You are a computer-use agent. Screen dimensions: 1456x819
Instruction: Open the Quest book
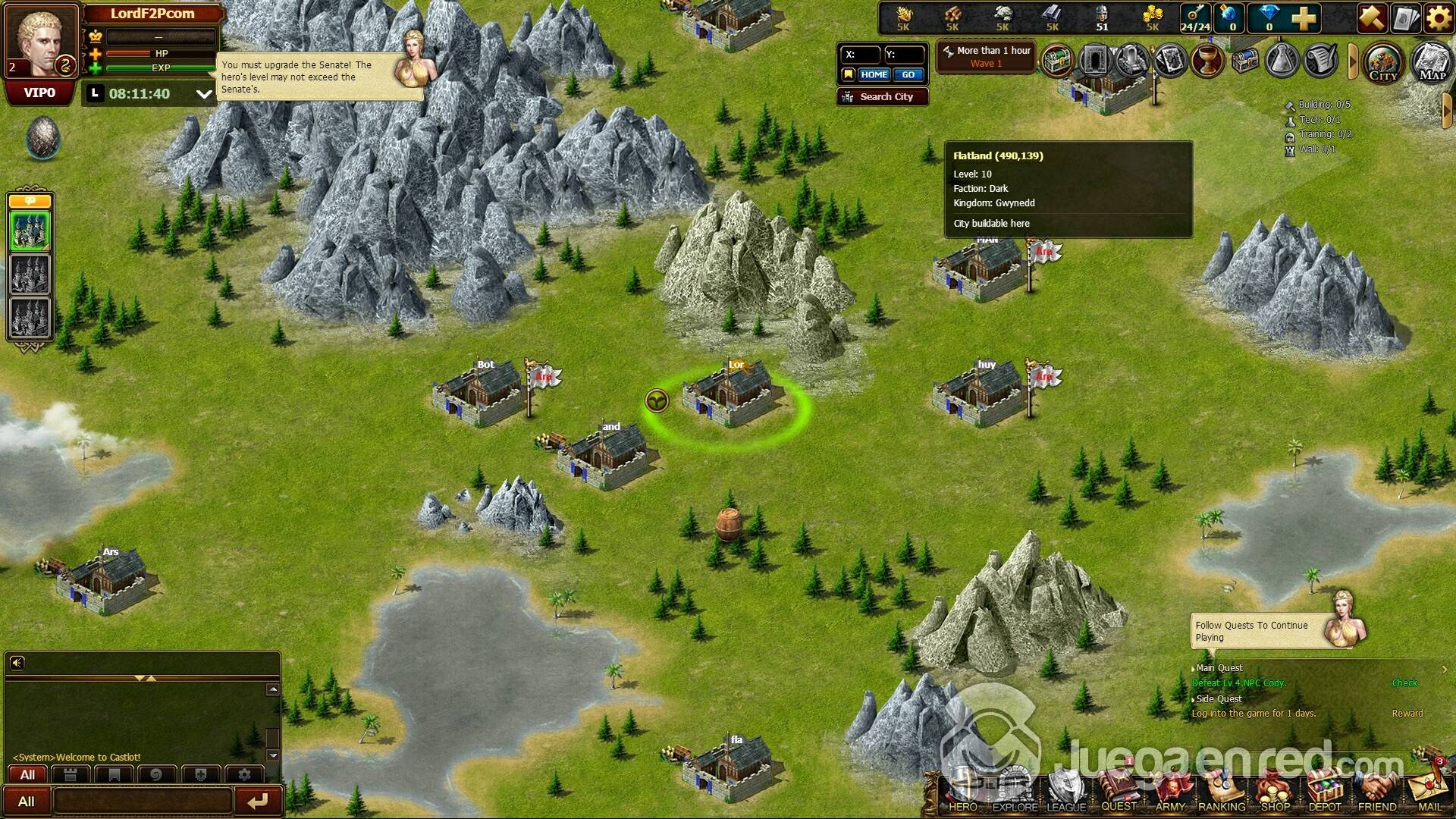pyautogui.click(x=1119, y=792)
